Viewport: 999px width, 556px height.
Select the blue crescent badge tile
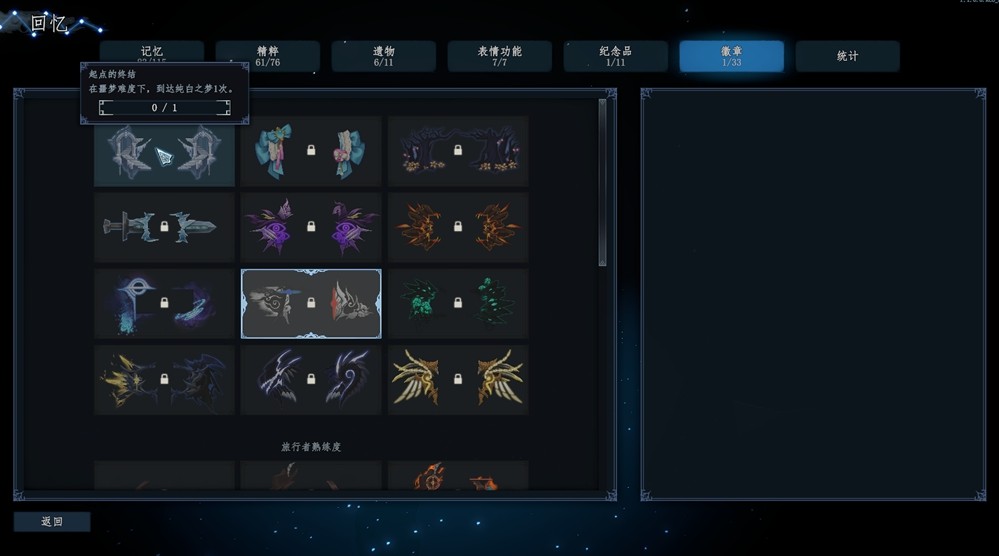click(x=164, y=303)
